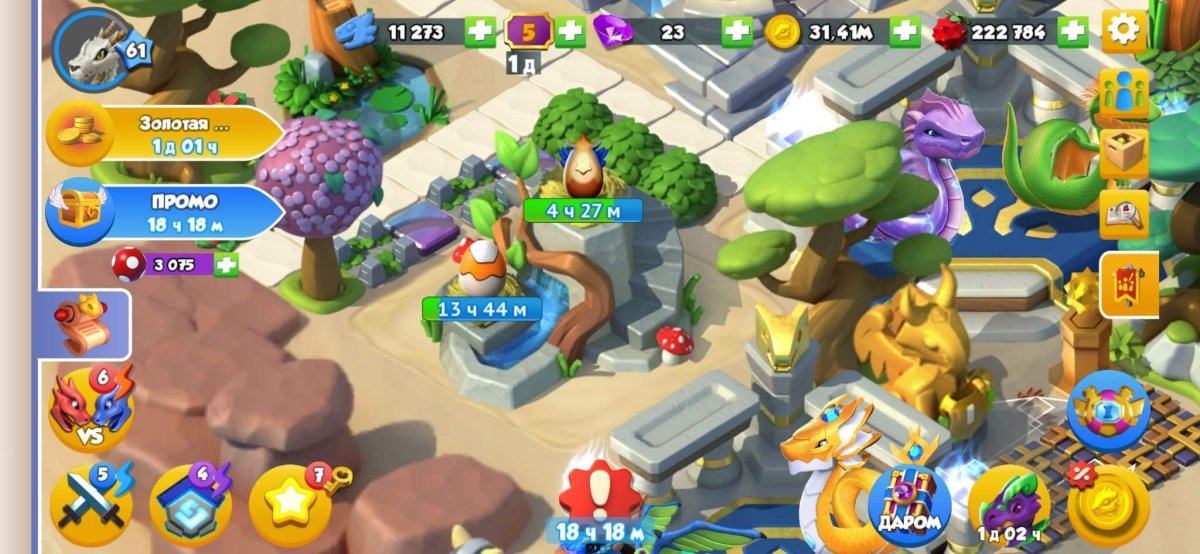Open the settings gear
Screen dimensions: 1200x554
(x=1124, y=31)
